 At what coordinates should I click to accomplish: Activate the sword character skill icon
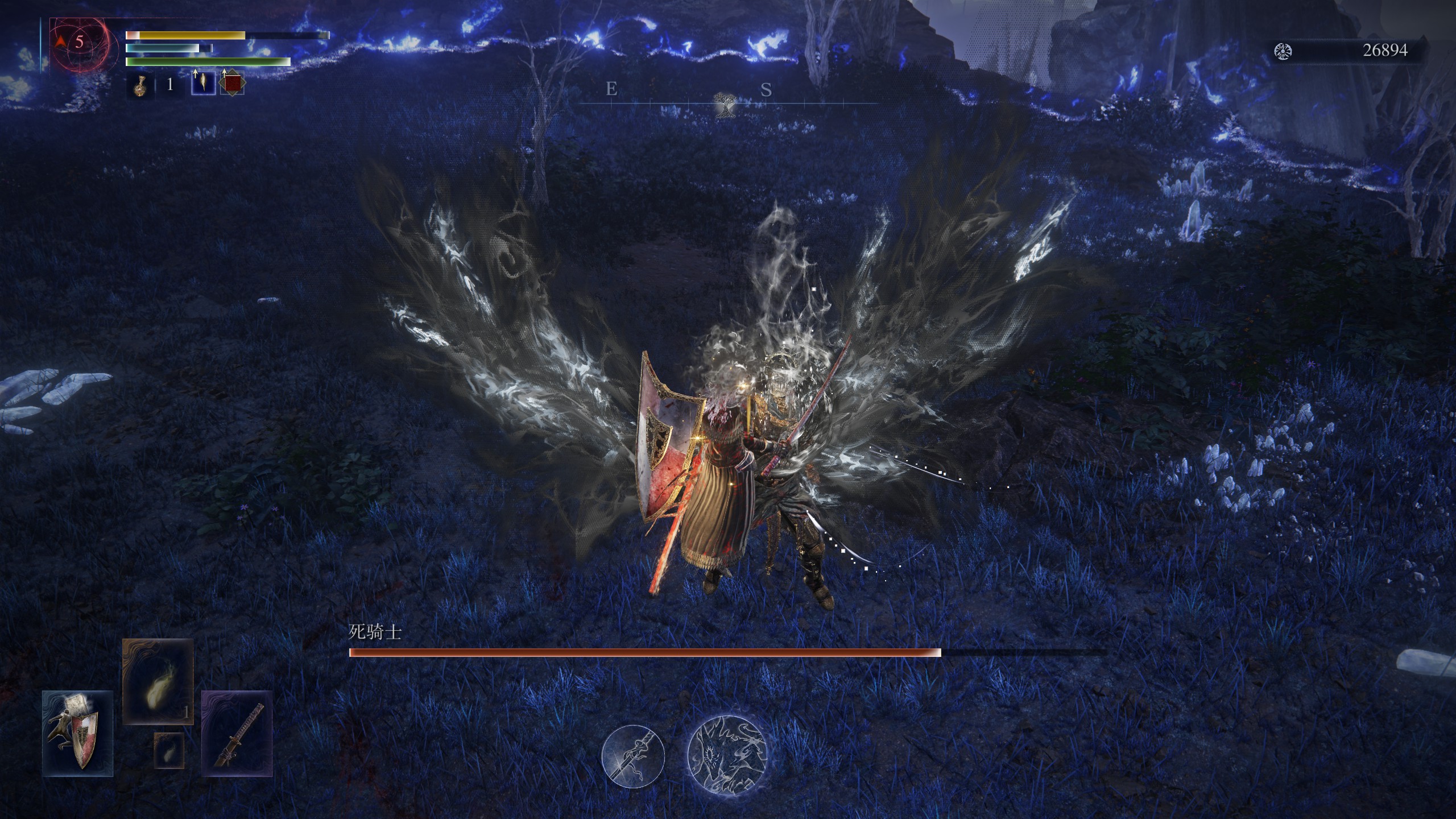click(x=633, y=756)
